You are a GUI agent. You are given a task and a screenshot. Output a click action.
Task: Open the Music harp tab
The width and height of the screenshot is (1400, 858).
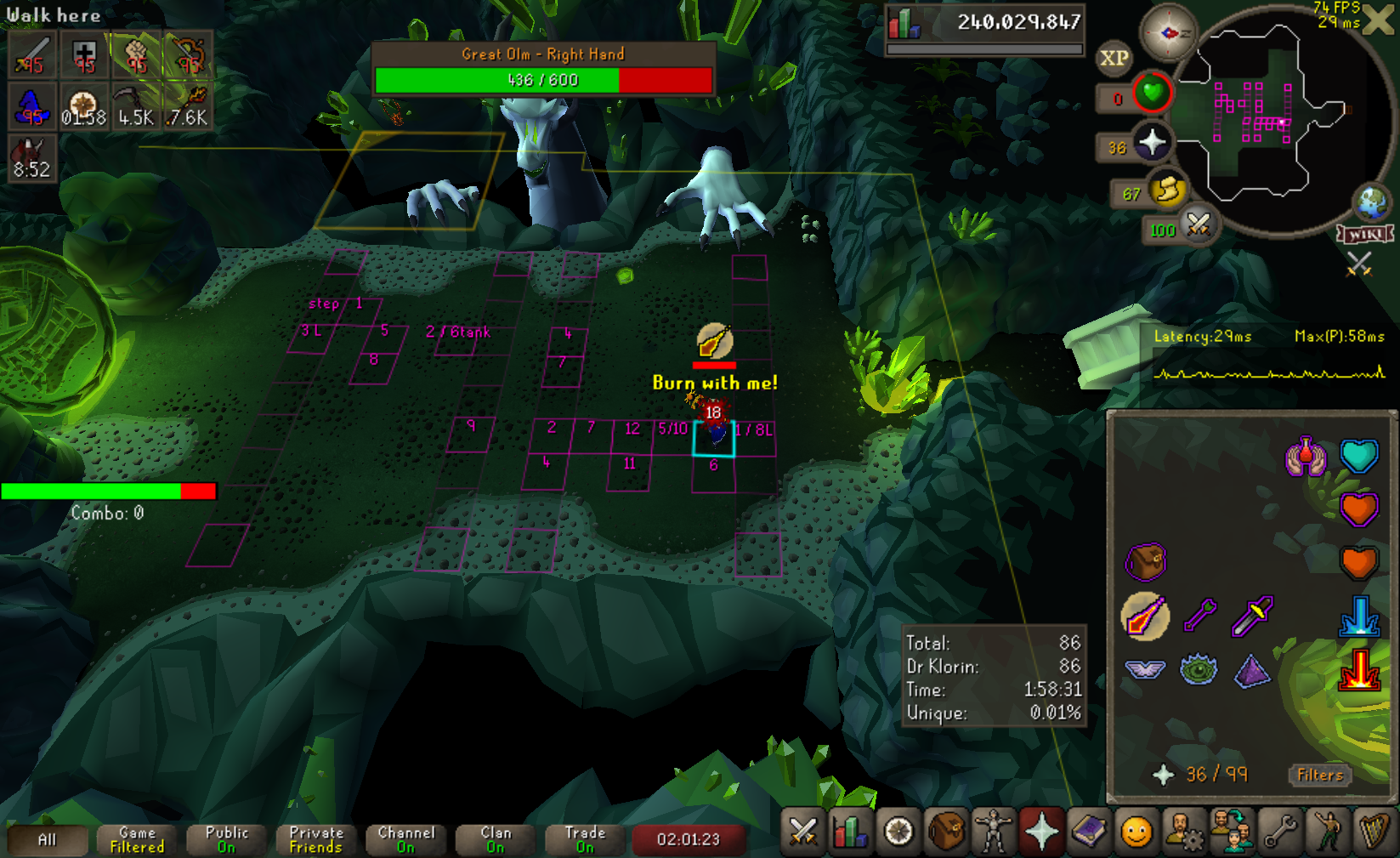(1374, 832)
